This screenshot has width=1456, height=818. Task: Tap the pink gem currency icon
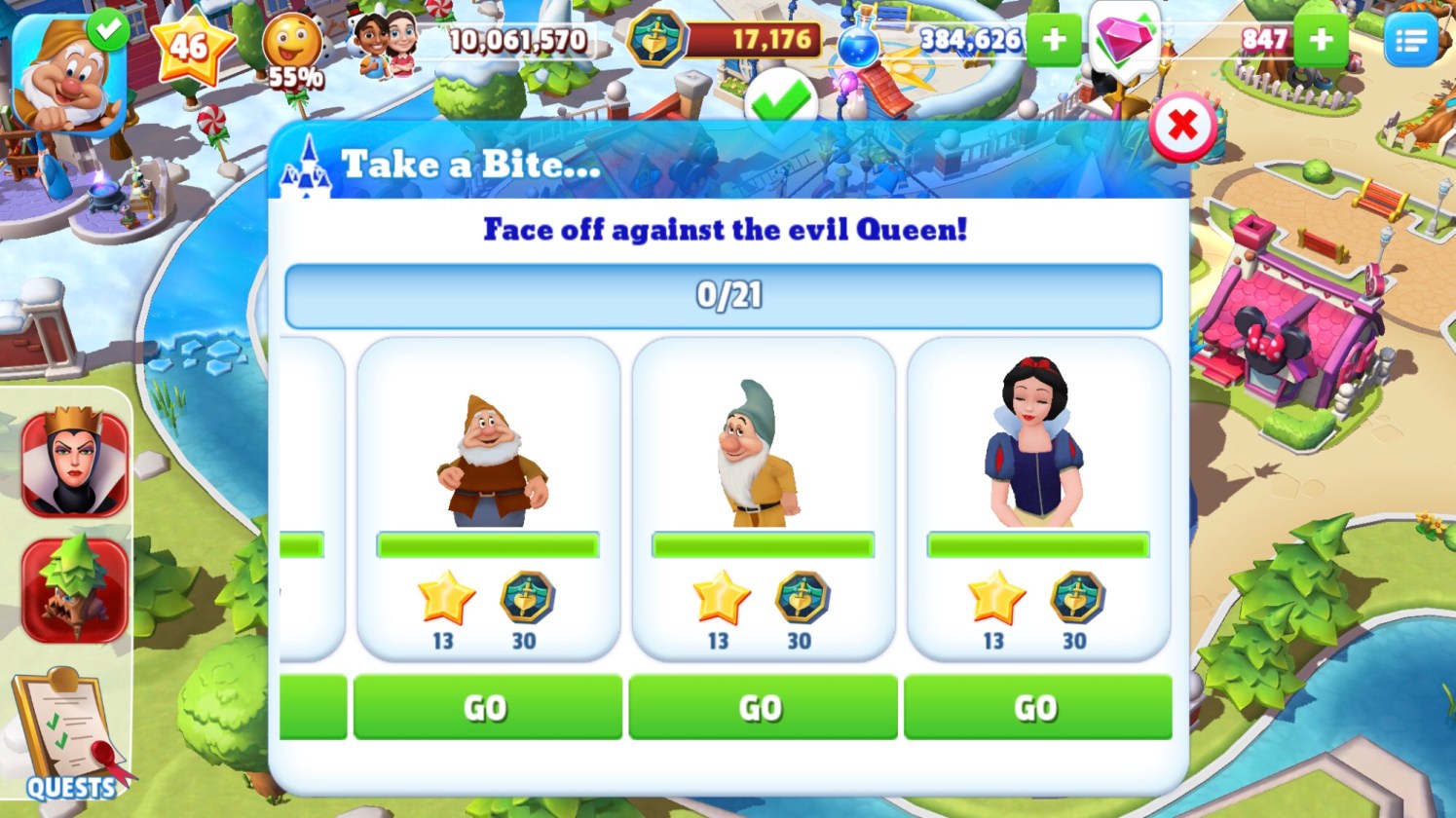[1124, 41]
